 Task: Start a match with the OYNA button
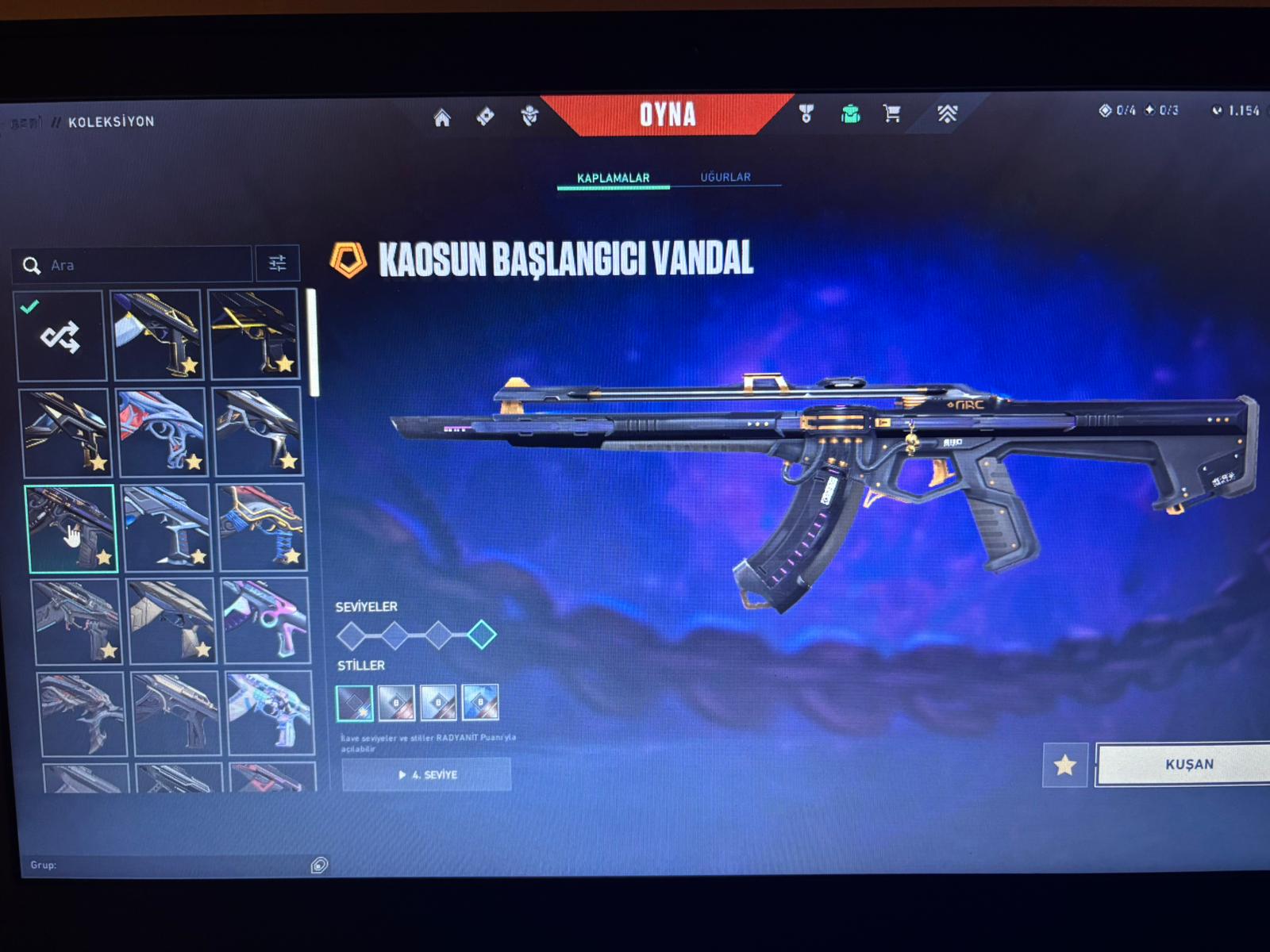coord(668,115)
